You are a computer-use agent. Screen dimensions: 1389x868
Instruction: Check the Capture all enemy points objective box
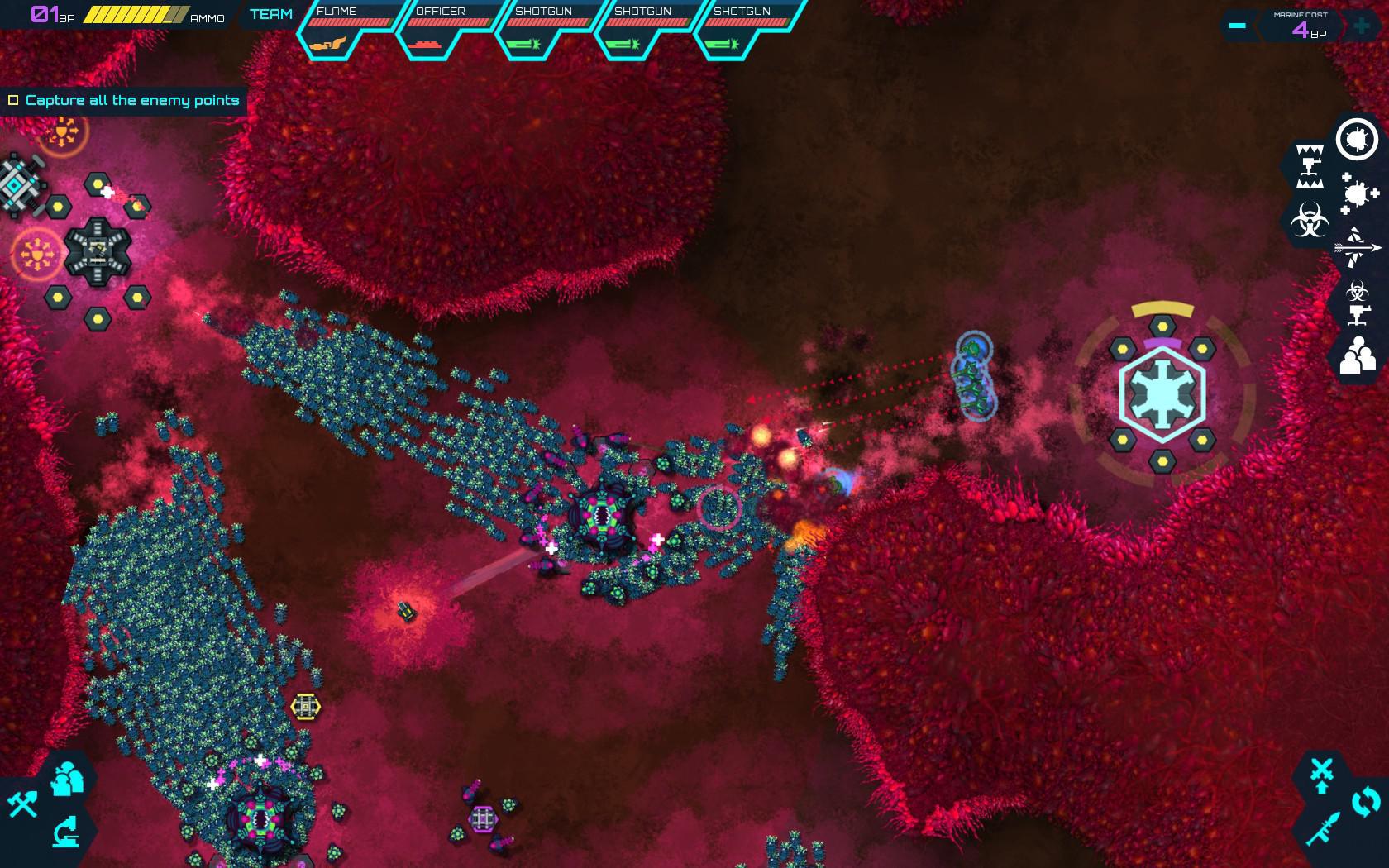[x=13, y=99]
